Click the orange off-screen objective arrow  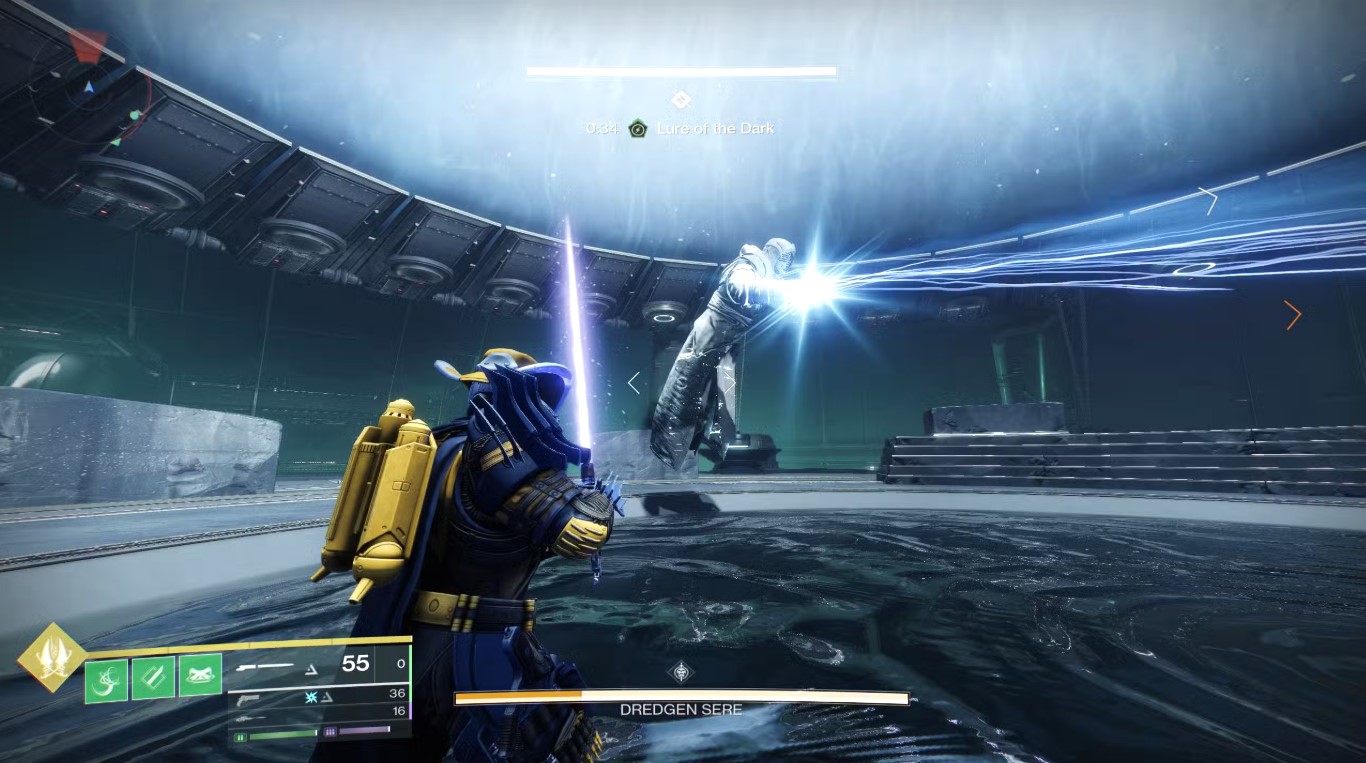click(x=1293, y=316)
